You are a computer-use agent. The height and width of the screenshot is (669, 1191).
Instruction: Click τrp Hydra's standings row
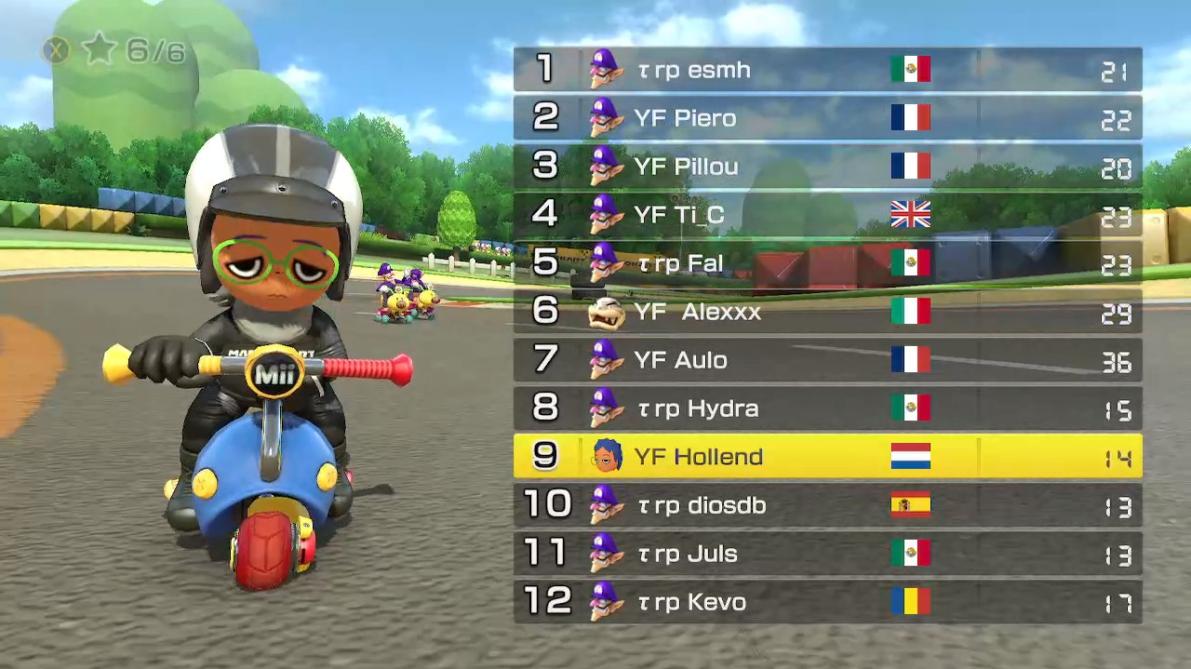tap(827, 408)
